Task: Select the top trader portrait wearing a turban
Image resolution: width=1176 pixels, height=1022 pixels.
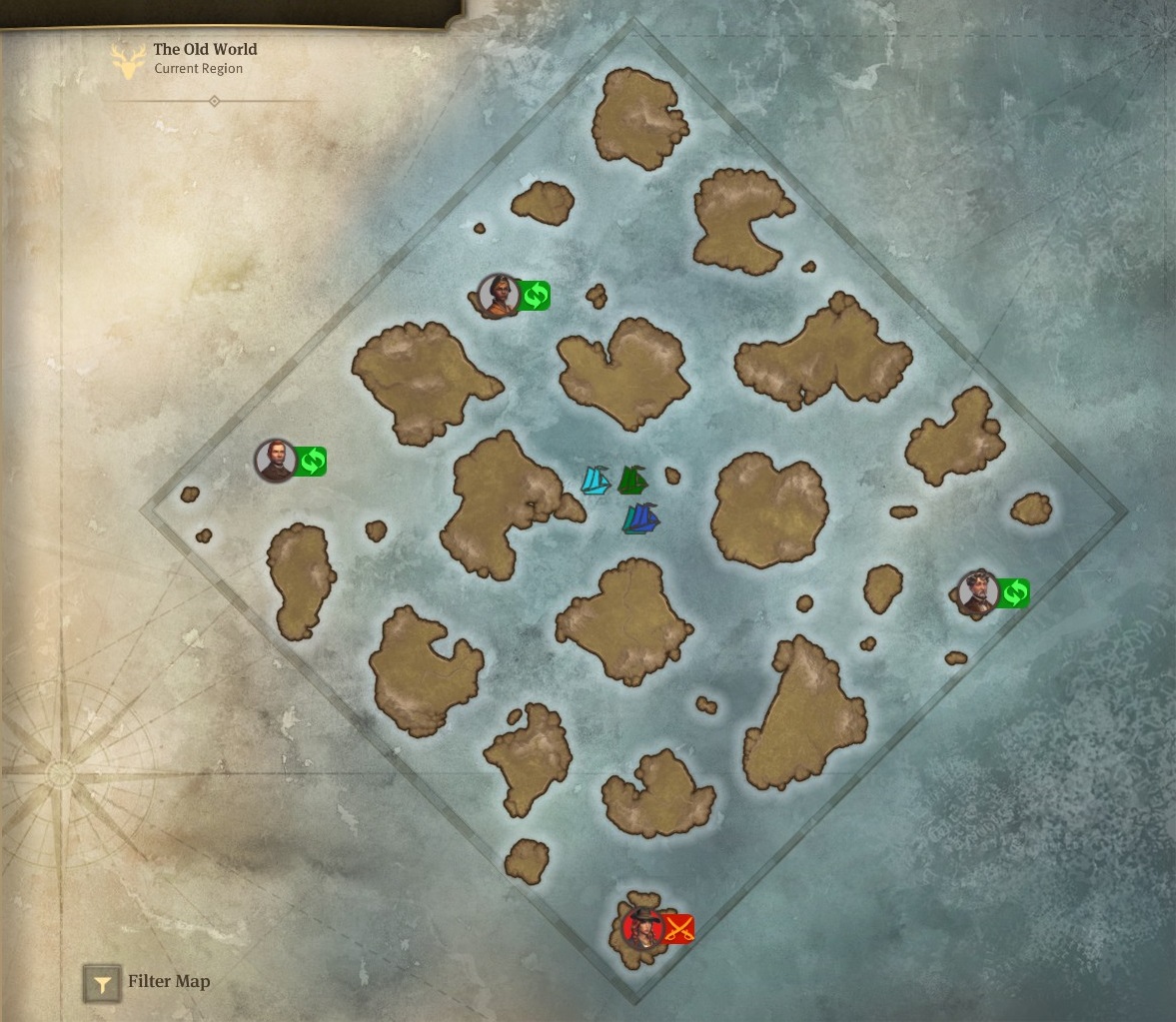Action: coord(498,295)
